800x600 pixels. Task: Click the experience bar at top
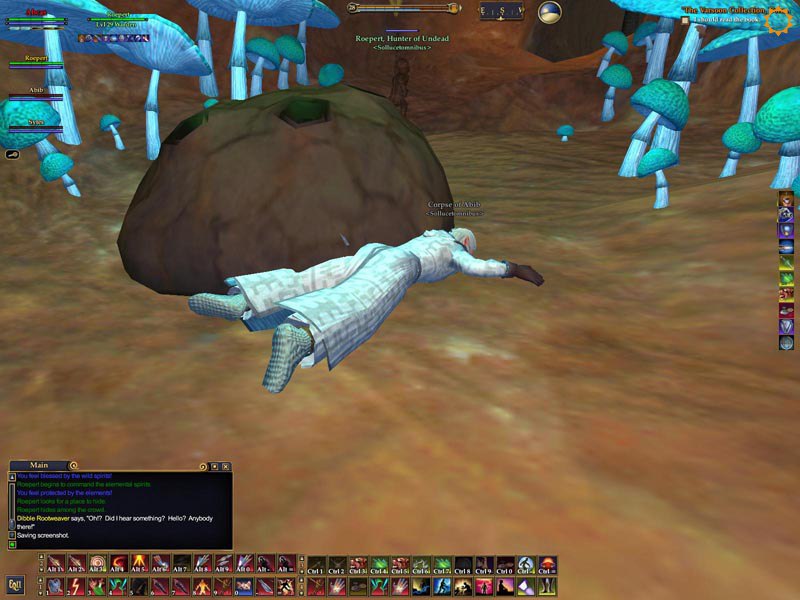click(x=405, y=8)
